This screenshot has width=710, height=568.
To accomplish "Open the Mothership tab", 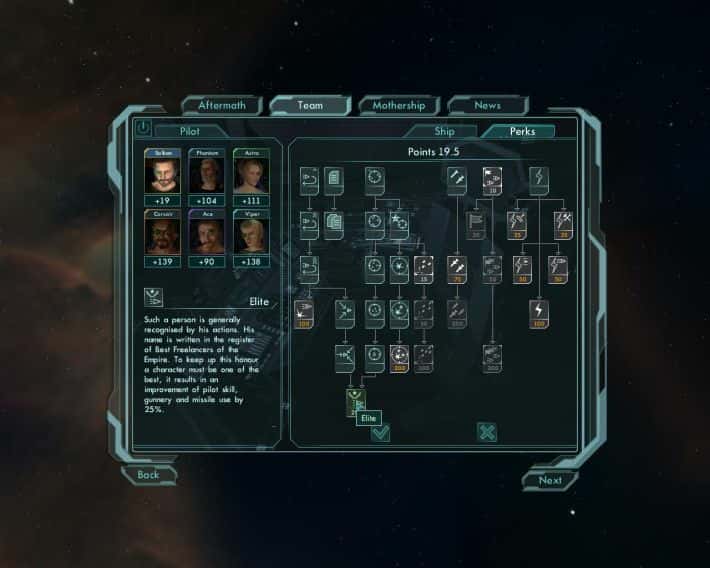I will (x=399, y=105).
